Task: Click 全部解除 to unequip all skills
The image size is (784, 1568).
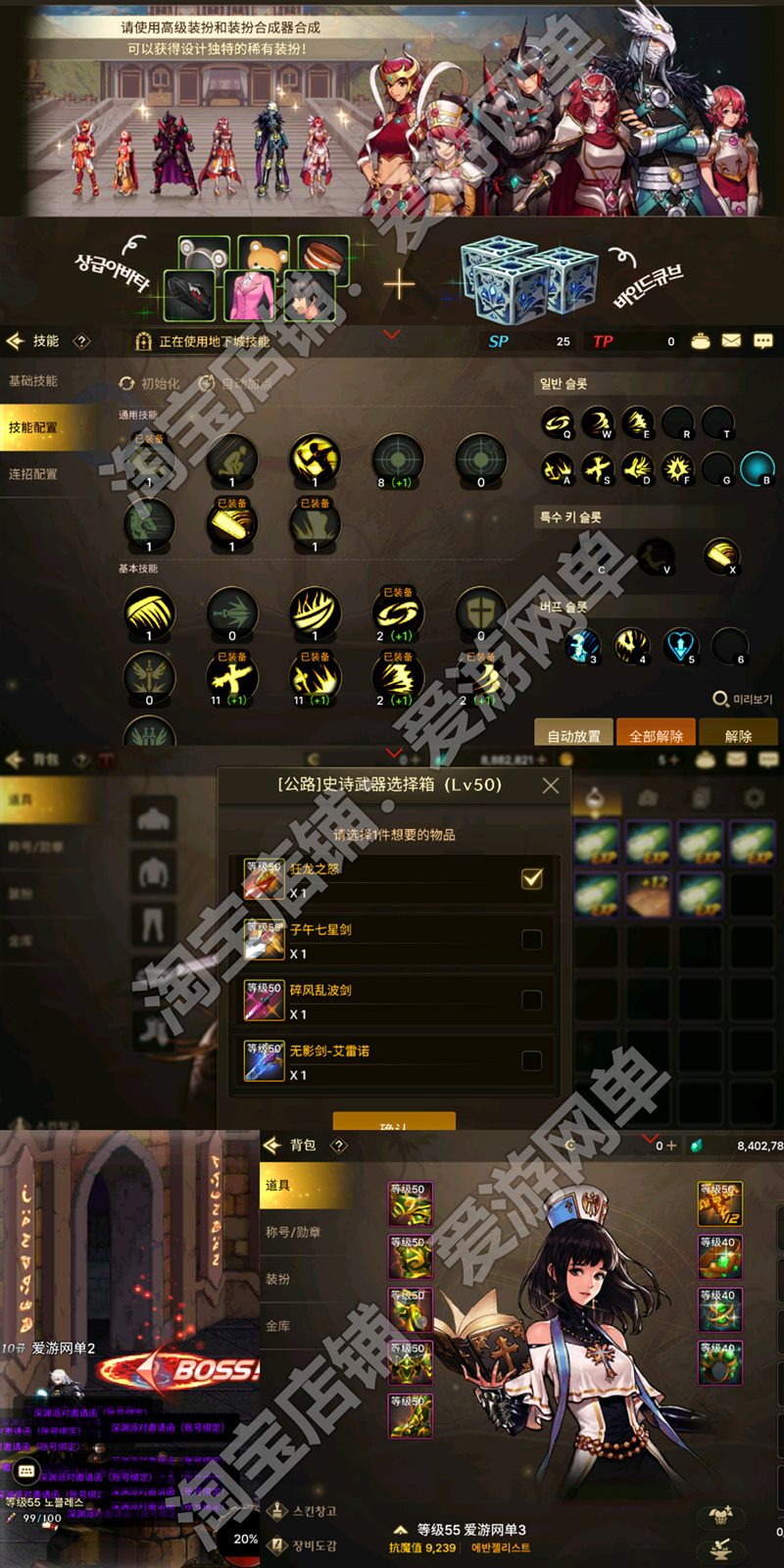Action: [x=656, y=735]
